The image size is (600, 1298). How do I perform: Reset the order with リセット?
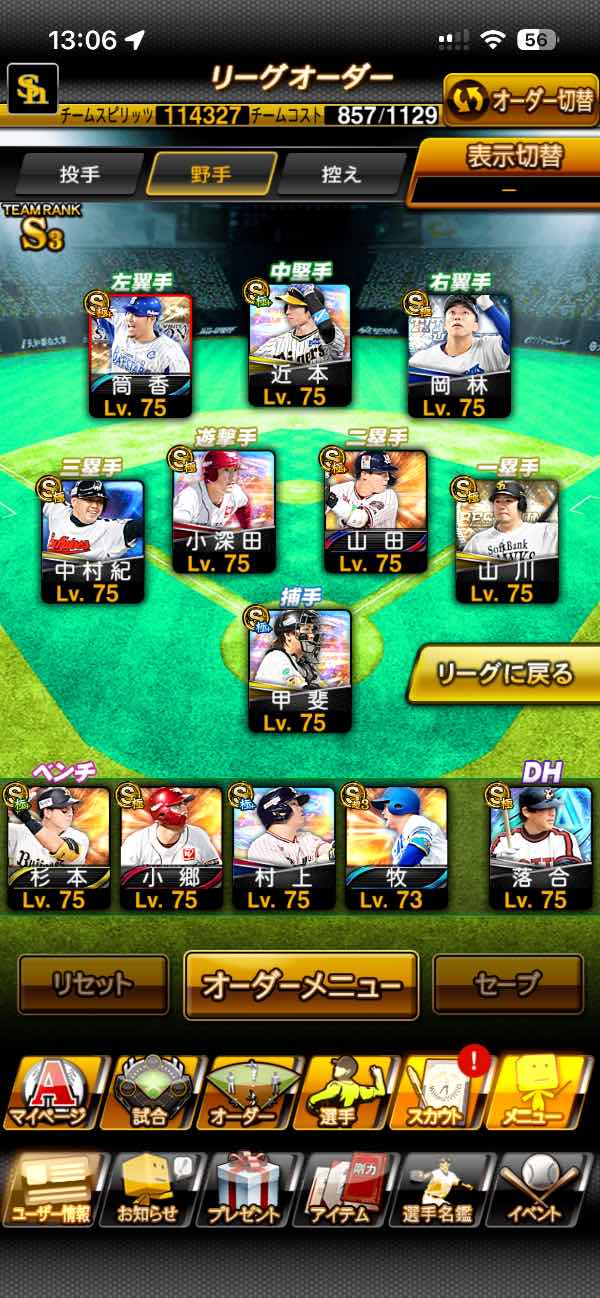click(93, 984)
